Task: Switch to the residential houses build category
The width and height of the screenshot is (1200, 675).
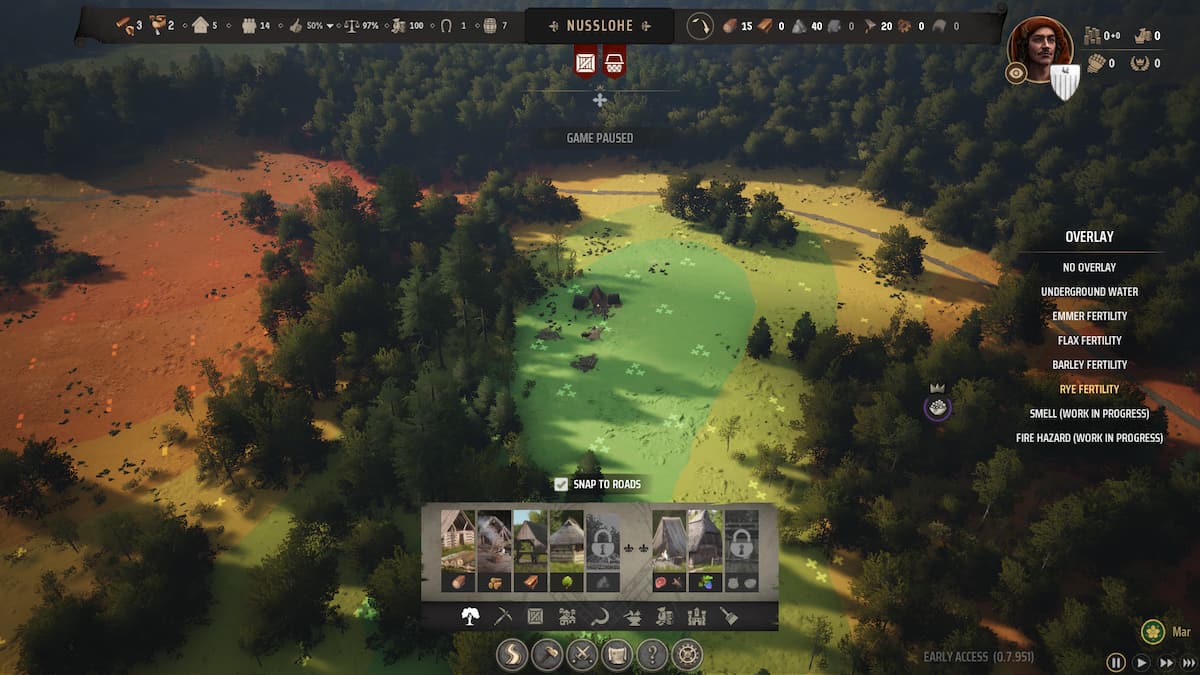Action: pos(567,617)
